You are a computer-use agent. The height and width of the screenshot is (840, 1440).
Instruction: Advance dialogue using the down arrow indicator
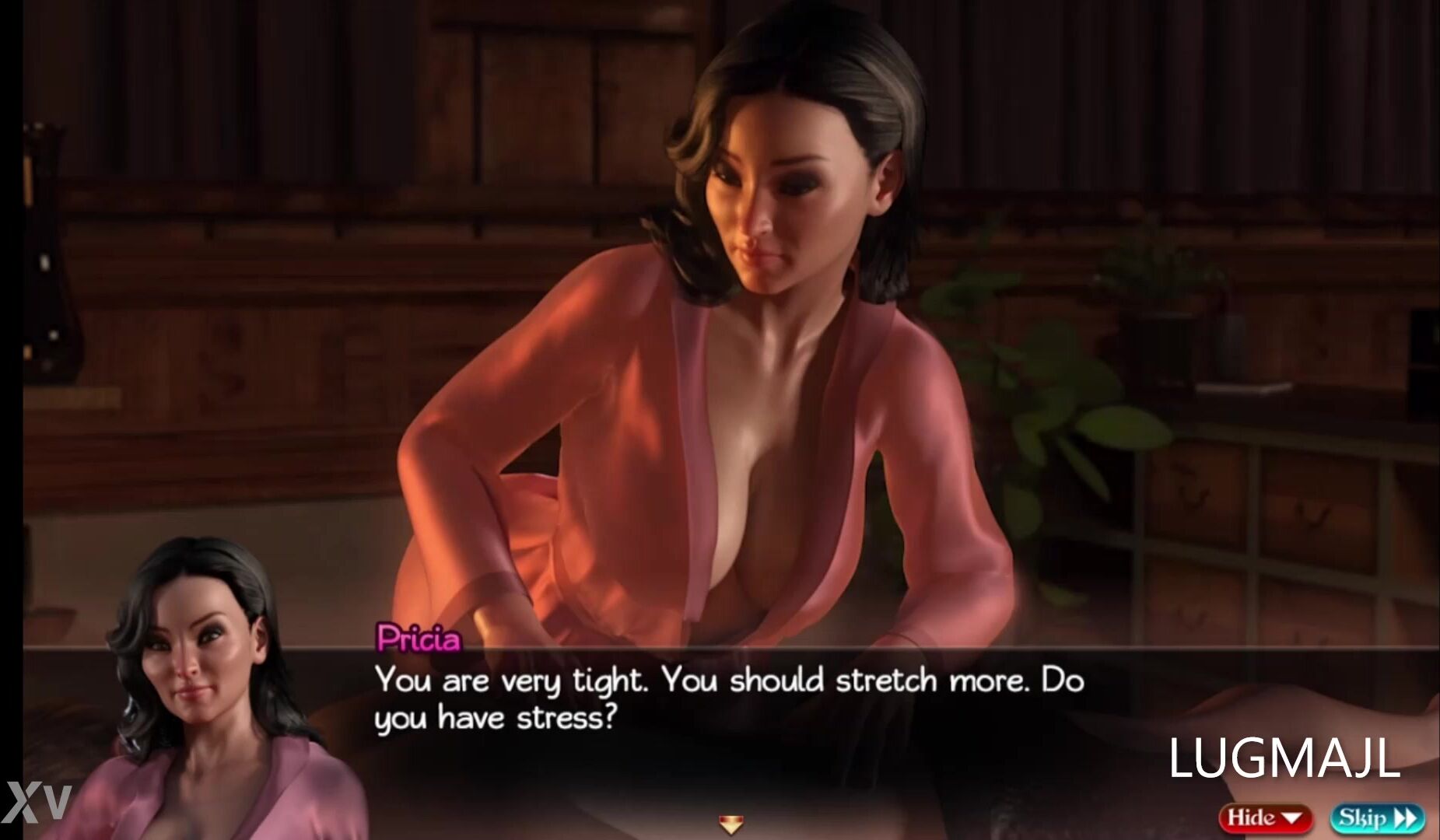[730, 823]
